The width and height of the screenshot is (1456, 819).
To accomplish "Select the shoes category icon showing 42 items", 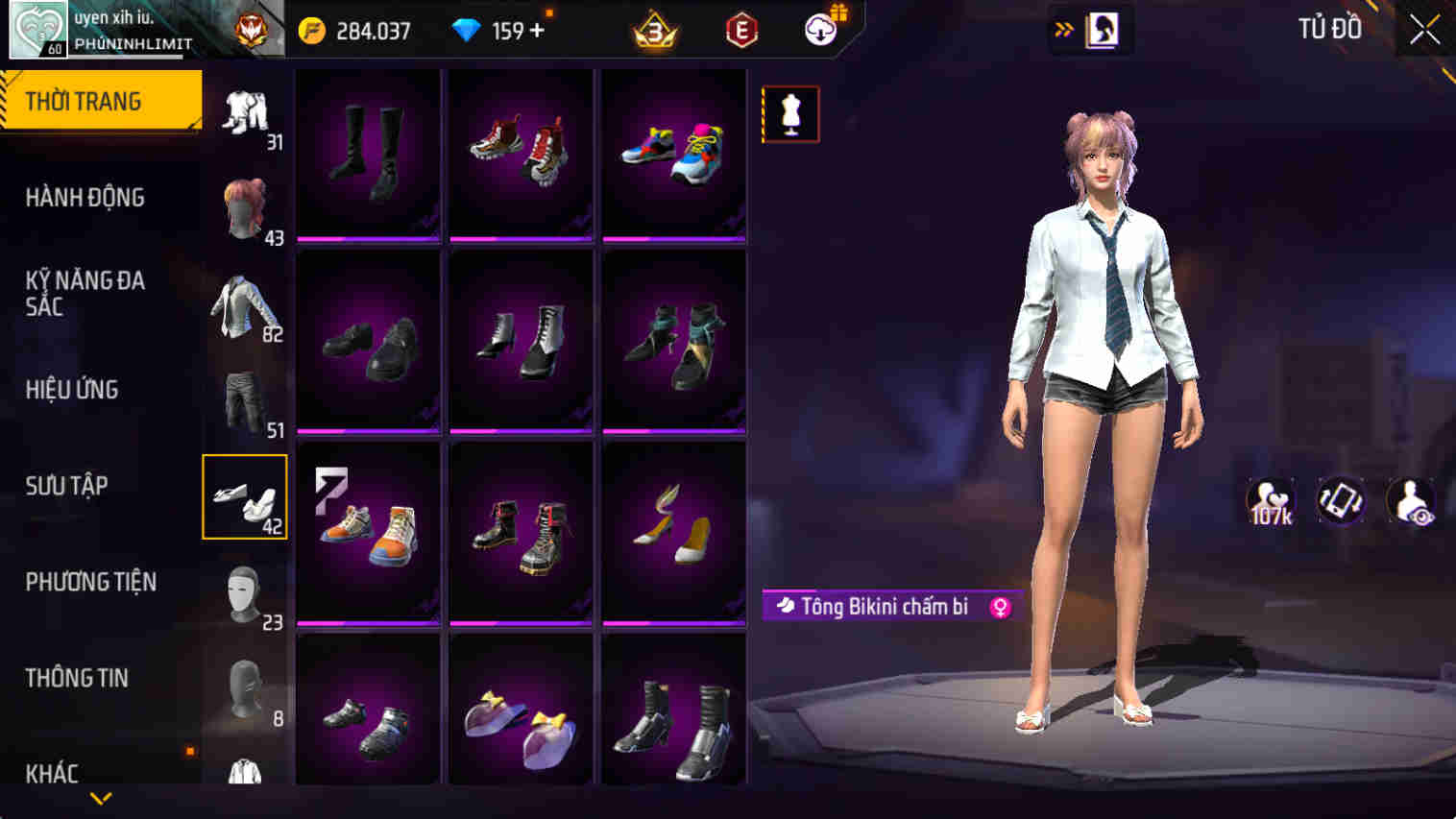I will coord(245,494).
